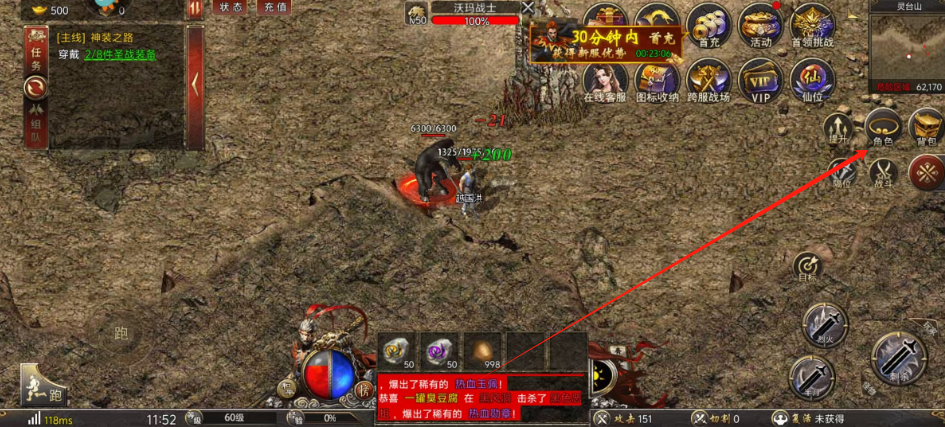The image size is (945, 427).
Task: Switch to the 组队 team tab
Action: (36, 130)
